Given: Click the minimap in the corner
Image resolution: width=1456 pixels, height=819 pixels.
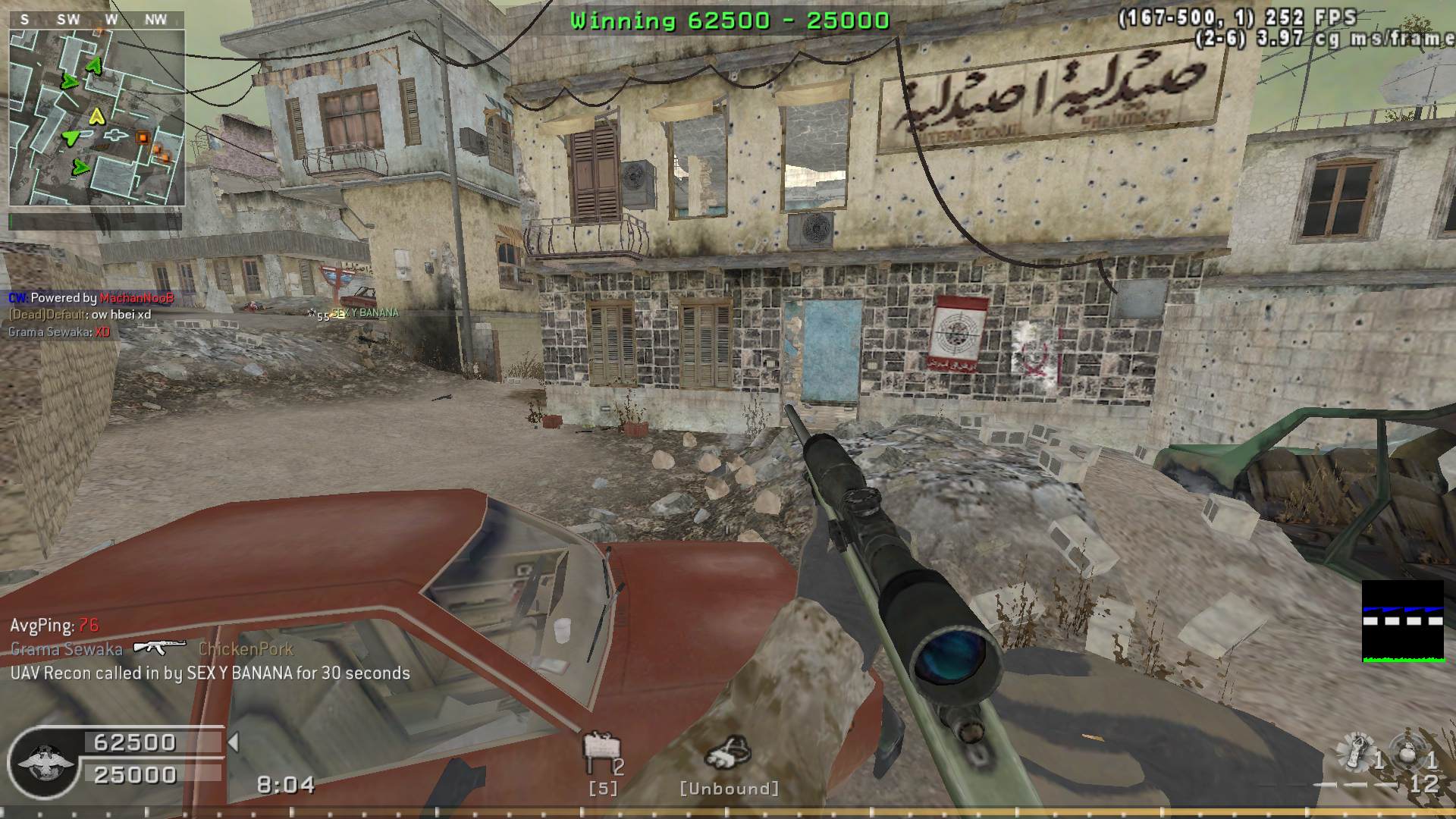Looking at the screenshot, I should [96, 118].
